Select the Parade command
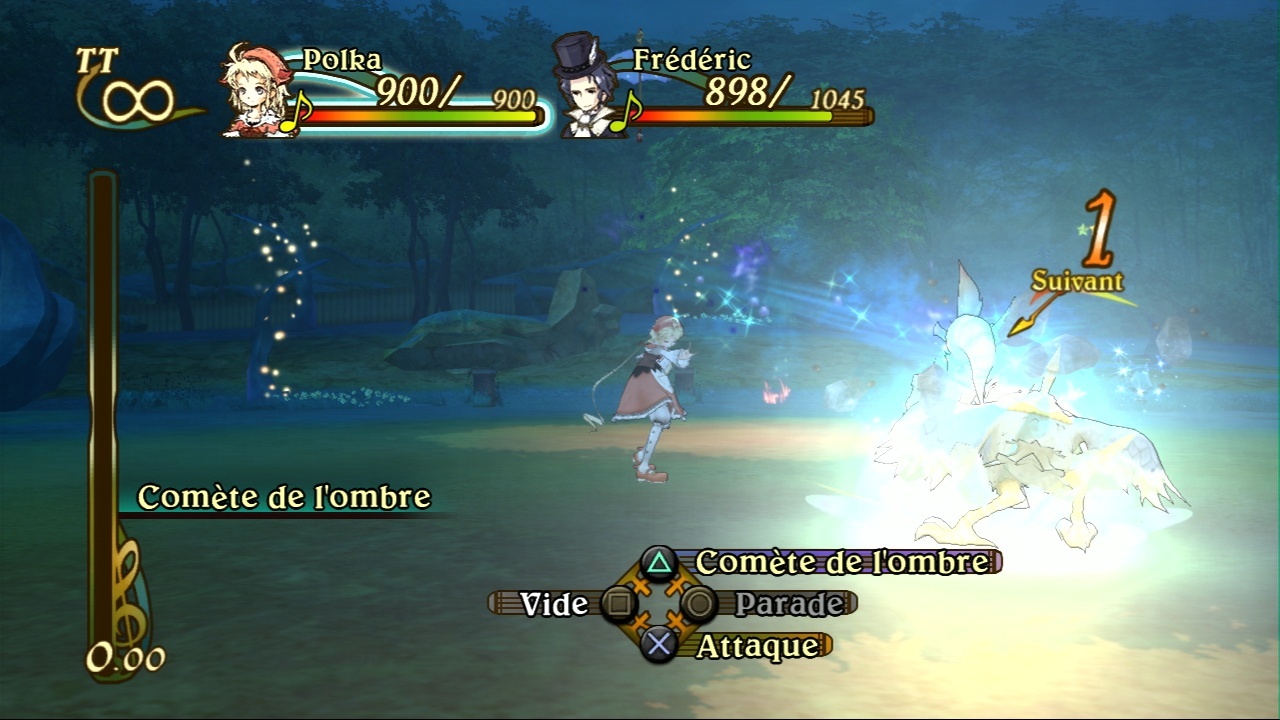The width and height of the screenshot is (1280, 720). tap(788, 604)
